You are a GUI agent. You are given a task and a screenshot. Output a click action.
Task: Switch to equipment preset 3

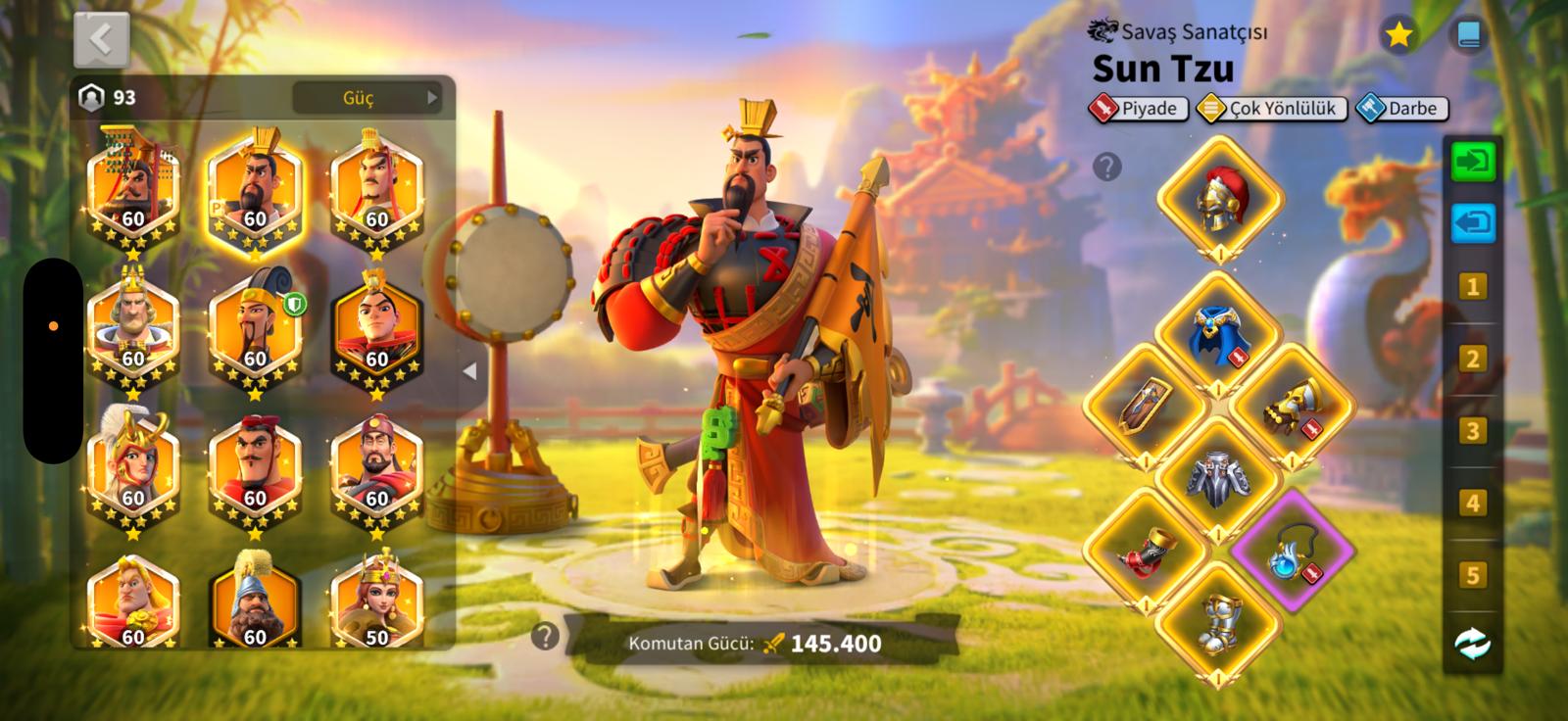pyautogui.click(x=1472, y=431)
